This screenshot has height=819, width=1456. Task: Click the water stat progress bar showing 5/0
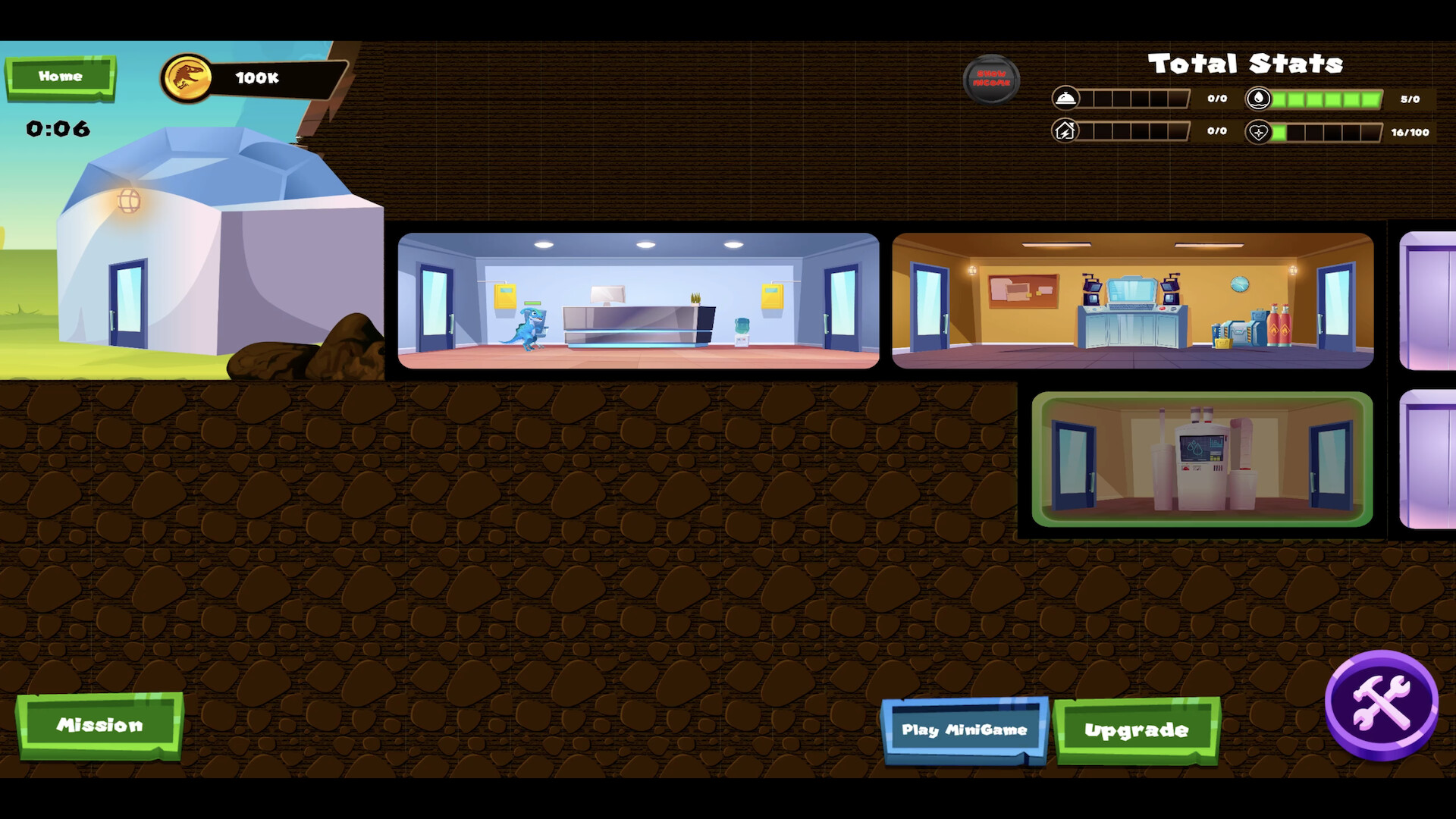(x=1326, y=99)
